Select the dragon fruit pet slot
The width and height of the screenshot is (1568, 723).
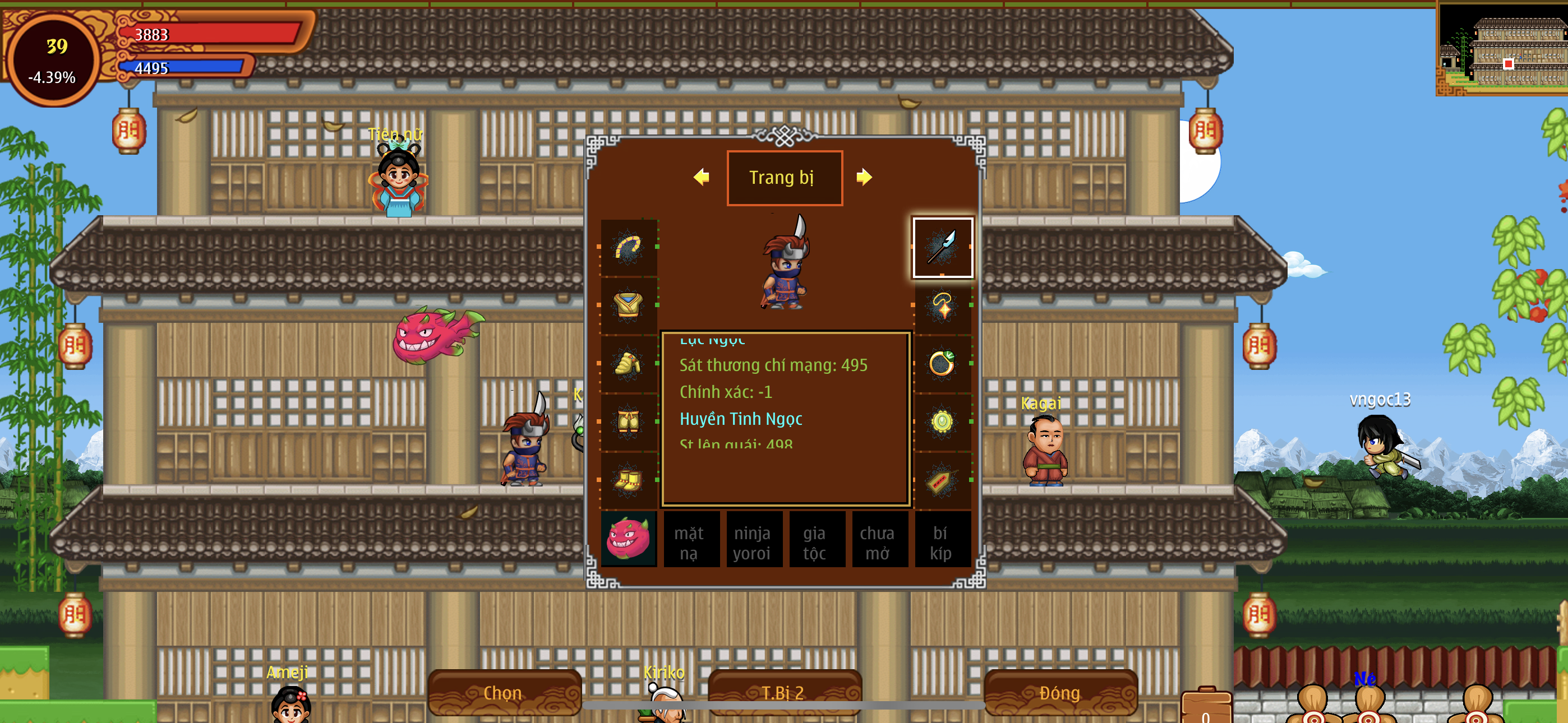coord(628,539)
